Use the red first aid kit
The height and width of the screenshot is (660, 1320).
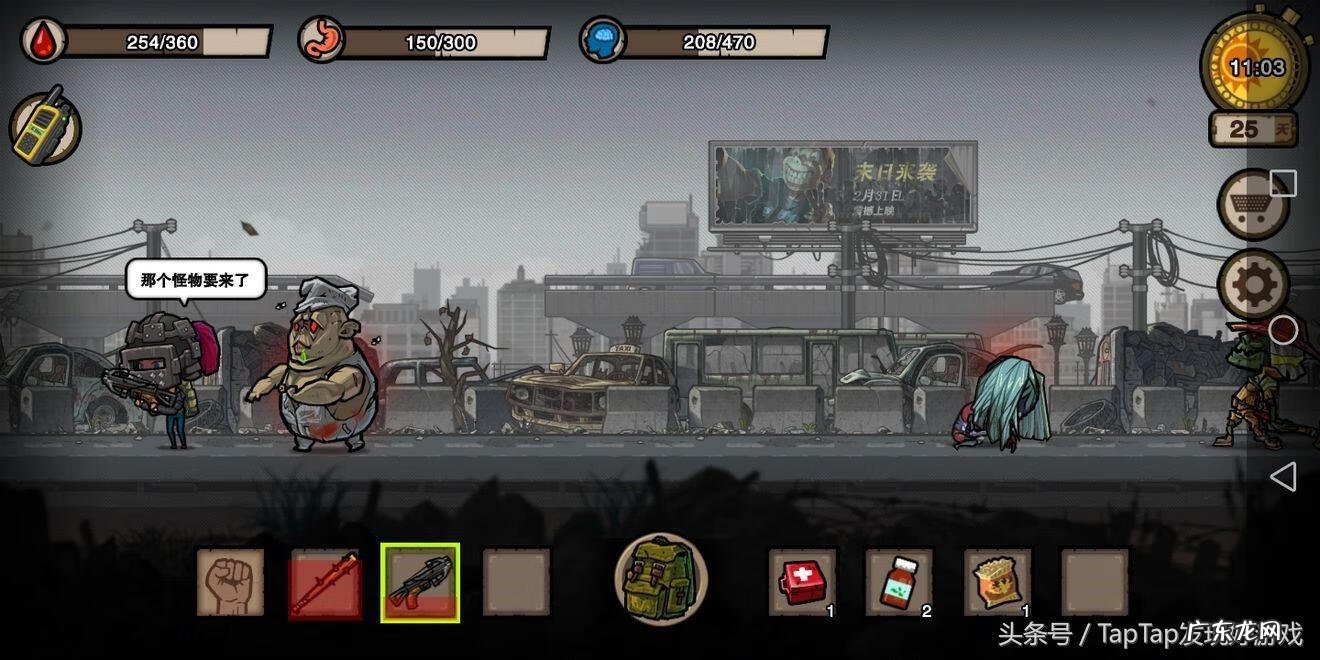(801, 581)
